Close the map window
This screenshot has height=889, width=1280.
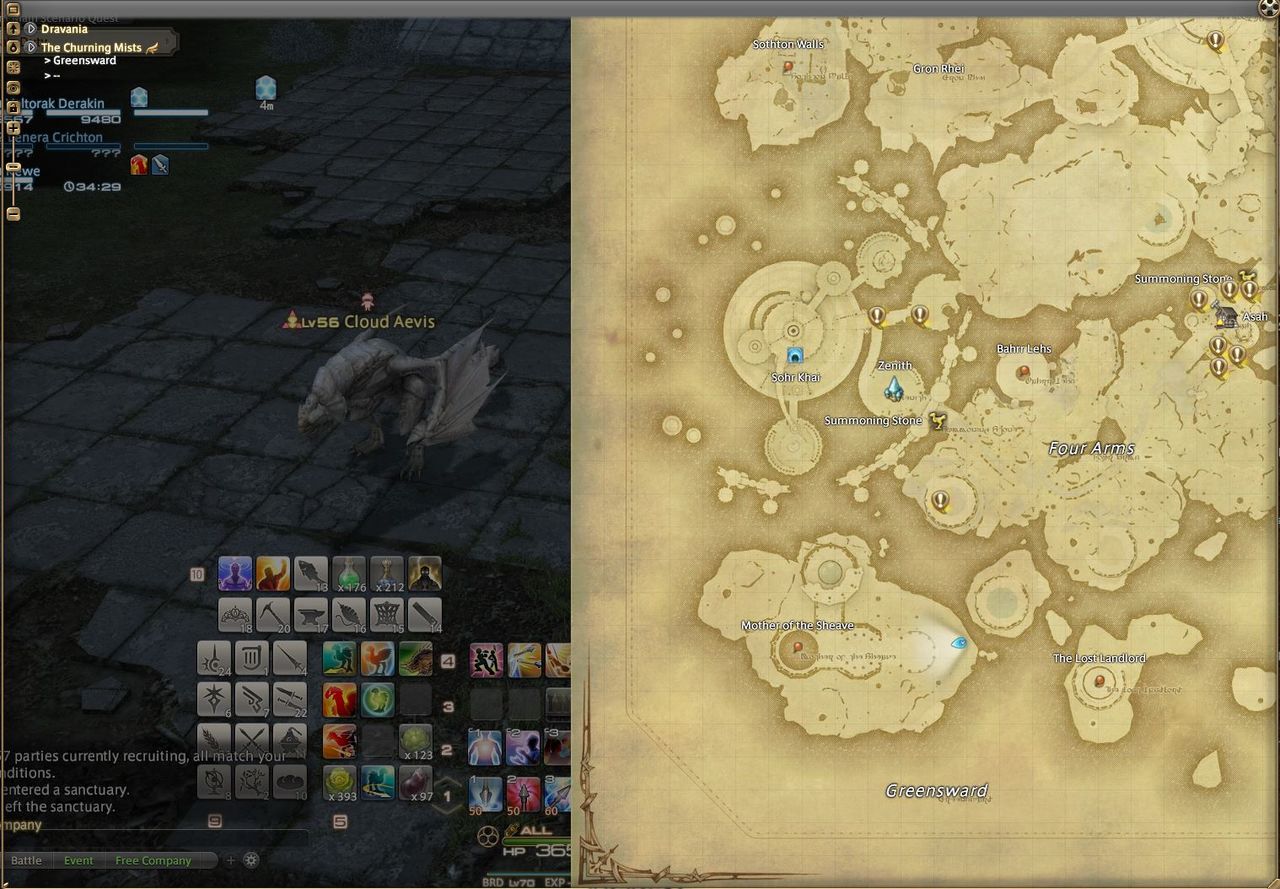point(1269,8)
